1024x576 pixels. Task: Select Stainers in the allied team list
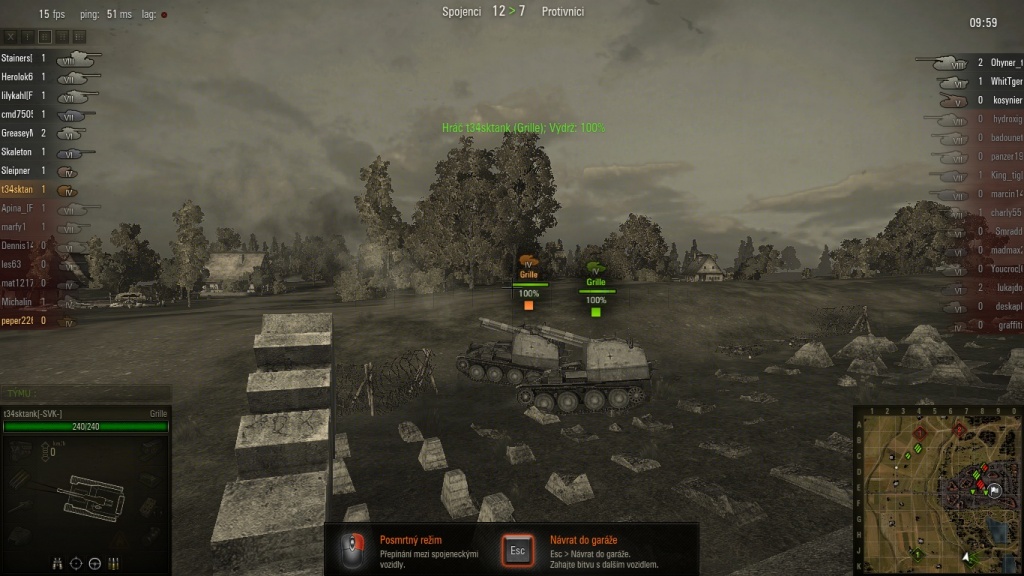[x=18, y=59]
